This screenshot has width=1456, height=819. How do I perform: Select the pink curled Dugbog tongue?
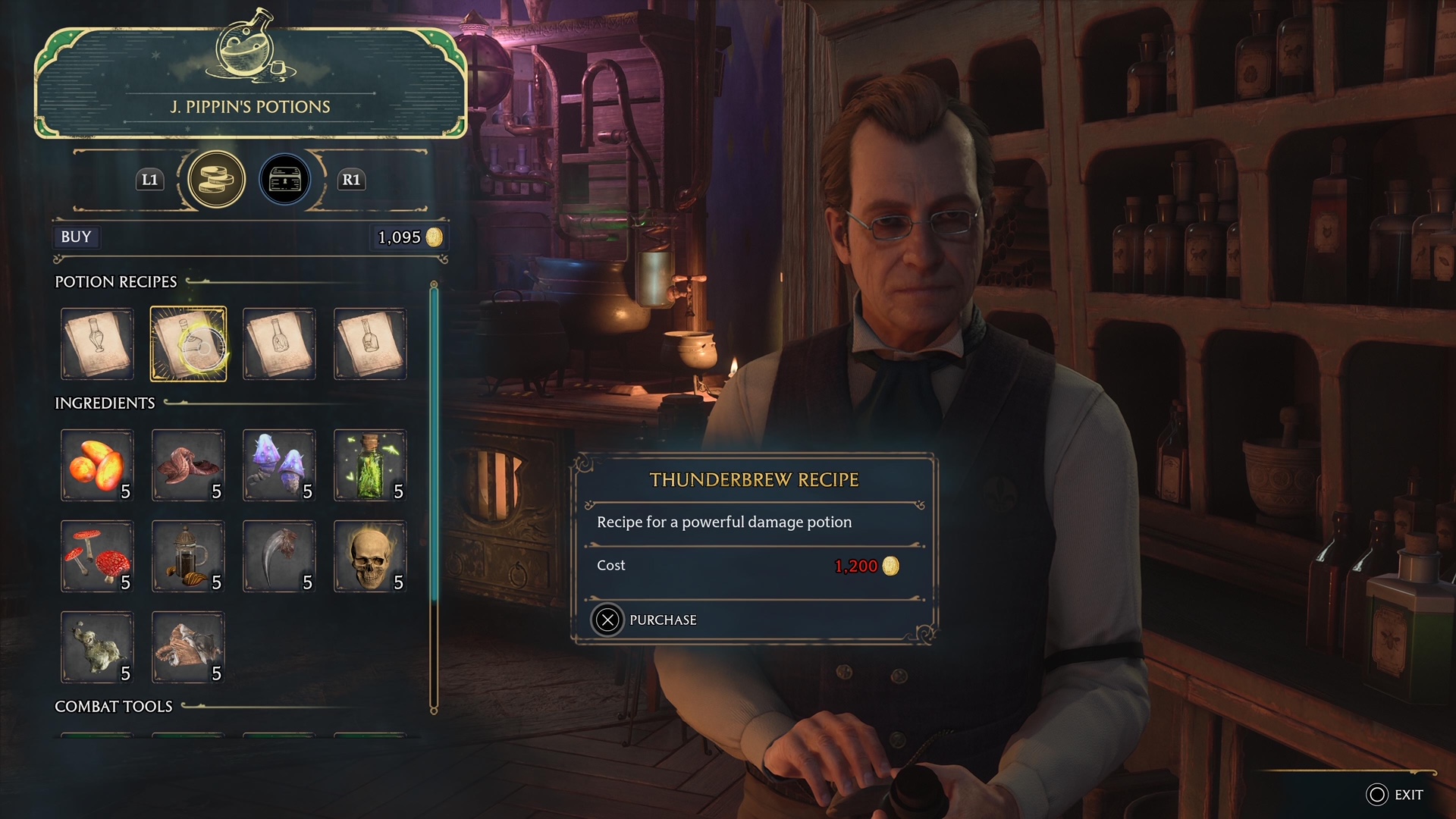coord(188,465)
